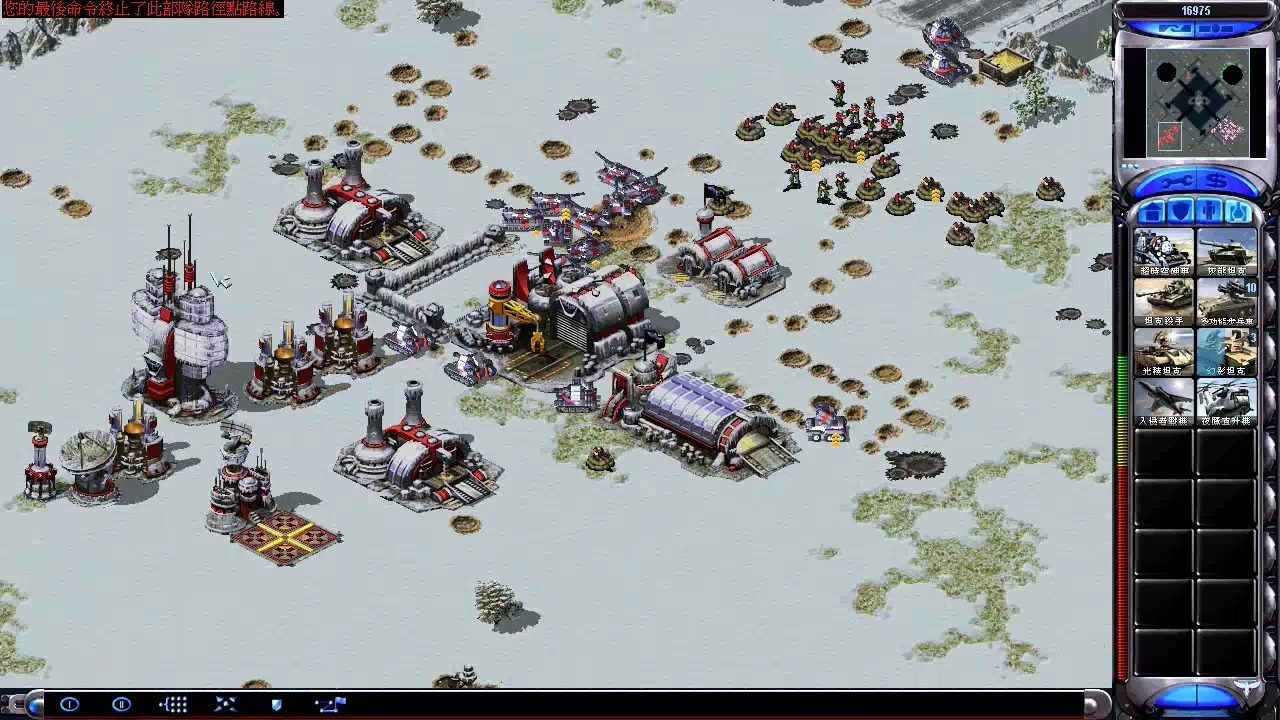The width and height of the screenshot is (1280, 720).
Task: Activate the wrench repair button
Action: (1178, 182)
